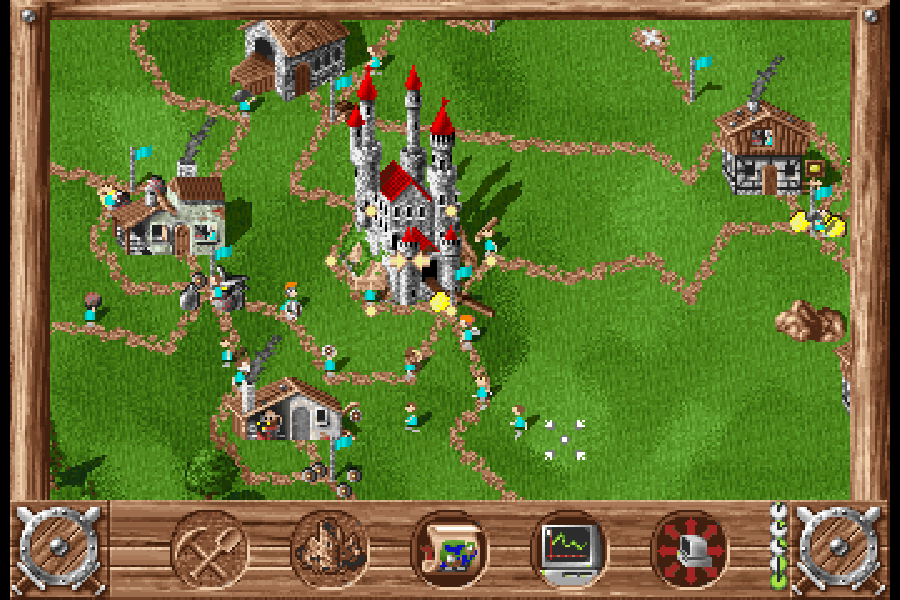Open the map scroll overview
The image size is (900, 600).
pos(450,549)
